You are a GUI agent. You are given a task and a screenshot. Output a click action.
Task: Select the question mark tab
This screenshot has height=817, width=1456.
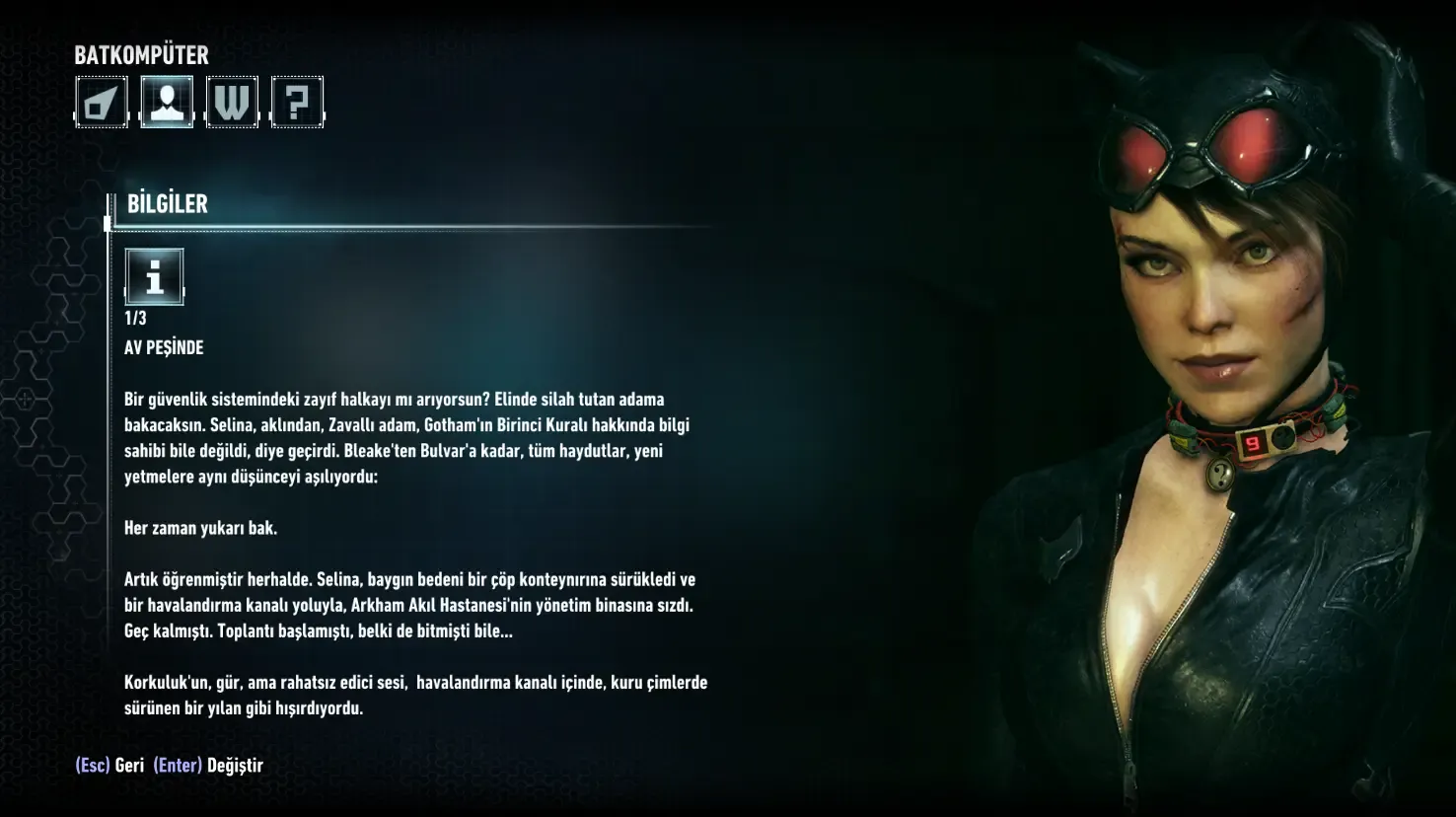297,102
